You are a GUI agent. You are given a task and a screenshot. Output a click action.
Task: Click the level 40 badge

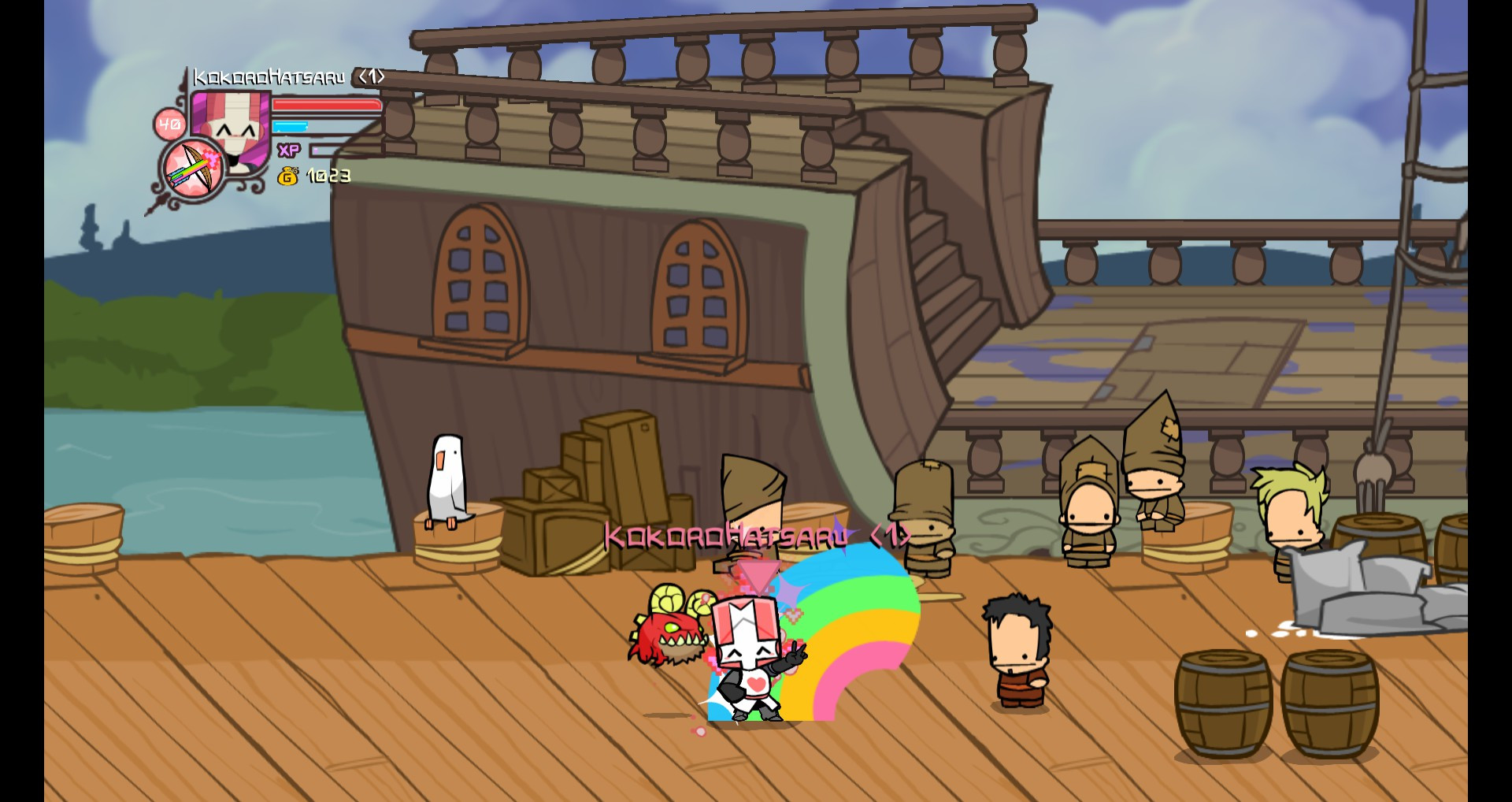(x=168, y=122)
